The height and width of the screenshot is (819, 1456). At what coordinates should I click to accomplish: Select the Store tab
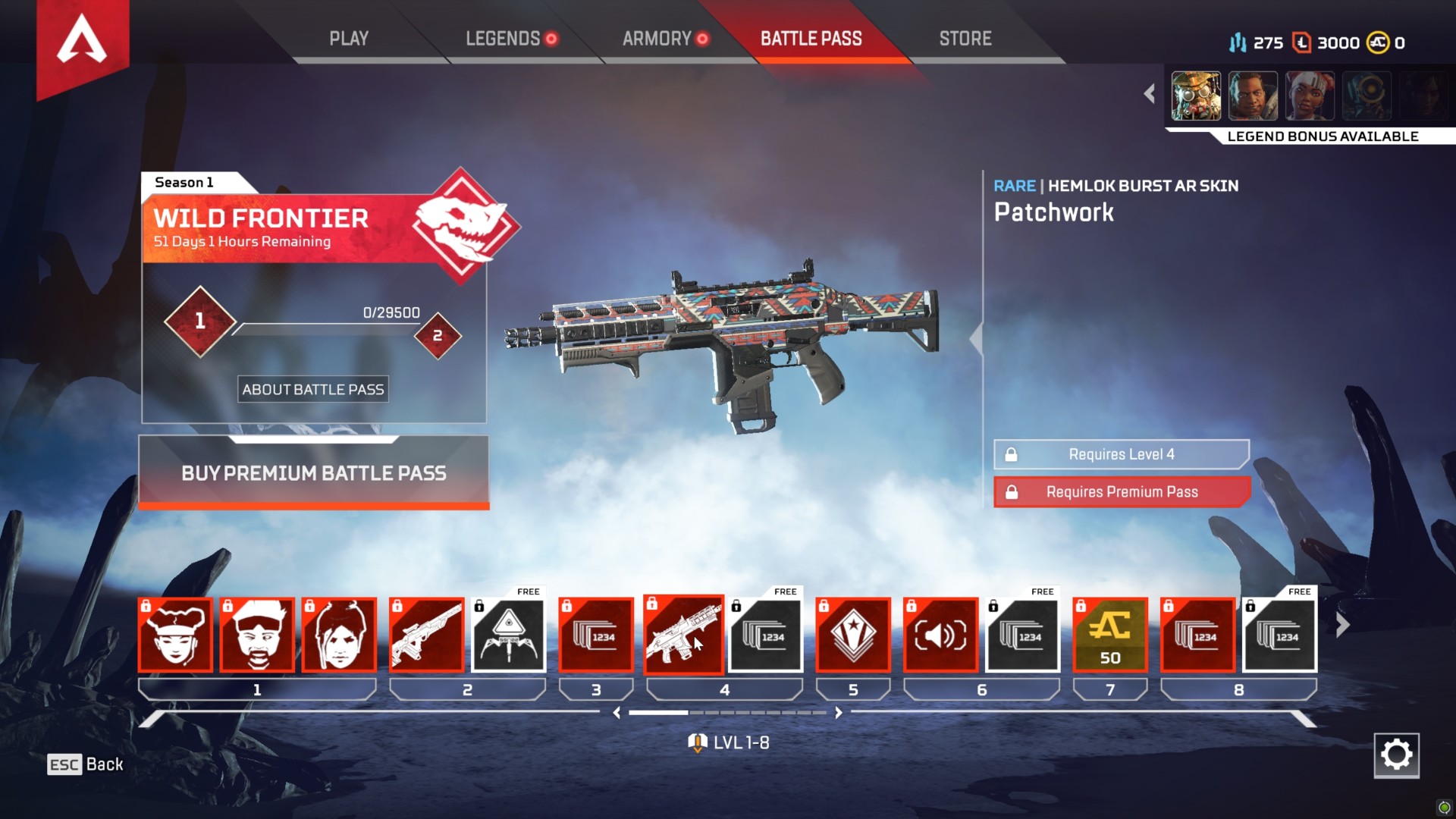pos(965,39)
